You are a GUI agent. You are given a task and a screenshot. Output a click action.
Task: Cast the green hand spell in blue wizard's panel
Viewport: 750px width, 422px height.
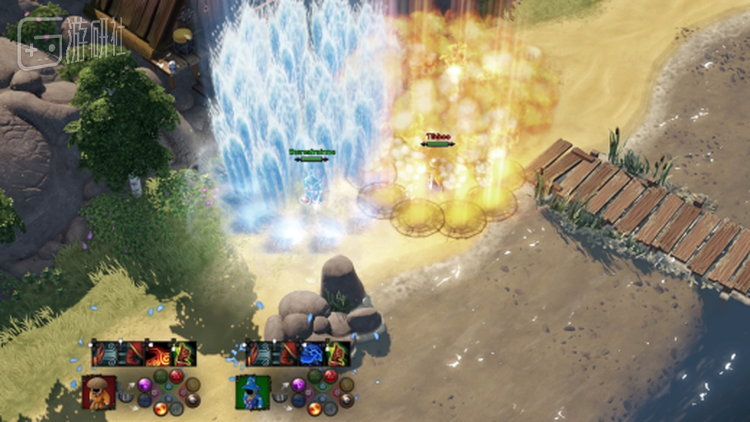point(339,353)
